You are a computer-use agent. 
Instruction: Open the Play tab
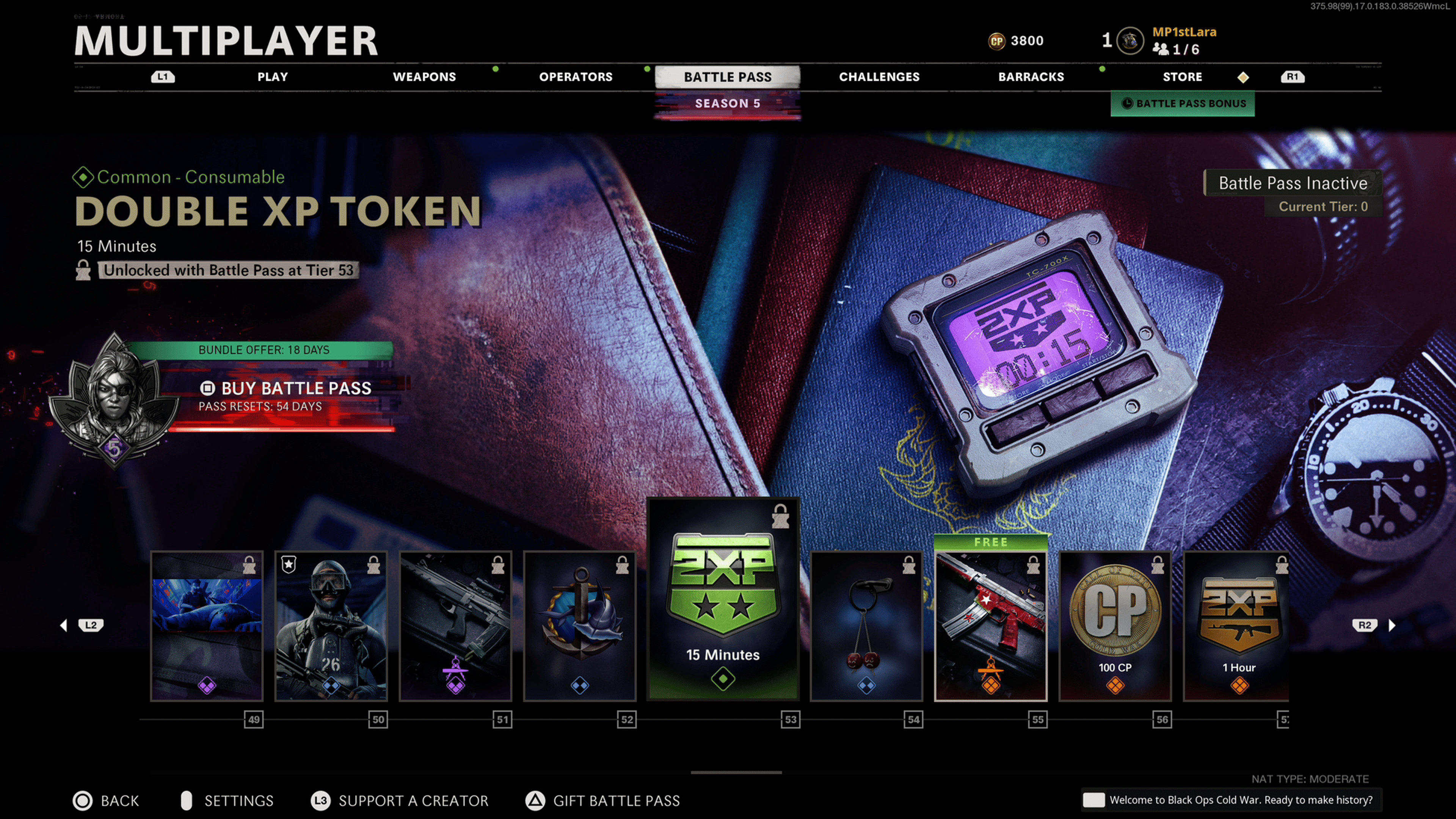273,77
